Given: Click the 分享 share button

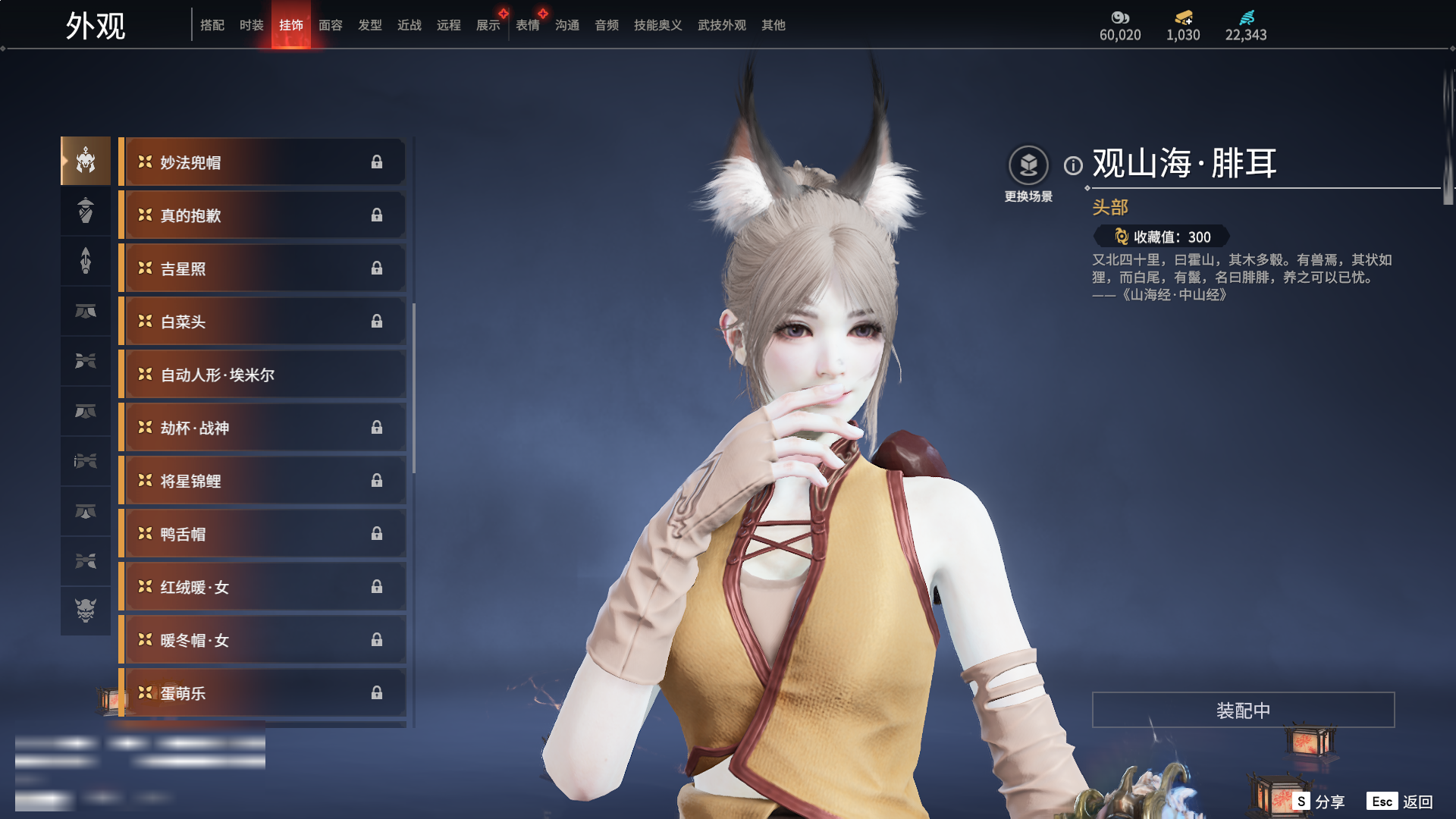Looking at the screenshot, I should point(1320,802).
